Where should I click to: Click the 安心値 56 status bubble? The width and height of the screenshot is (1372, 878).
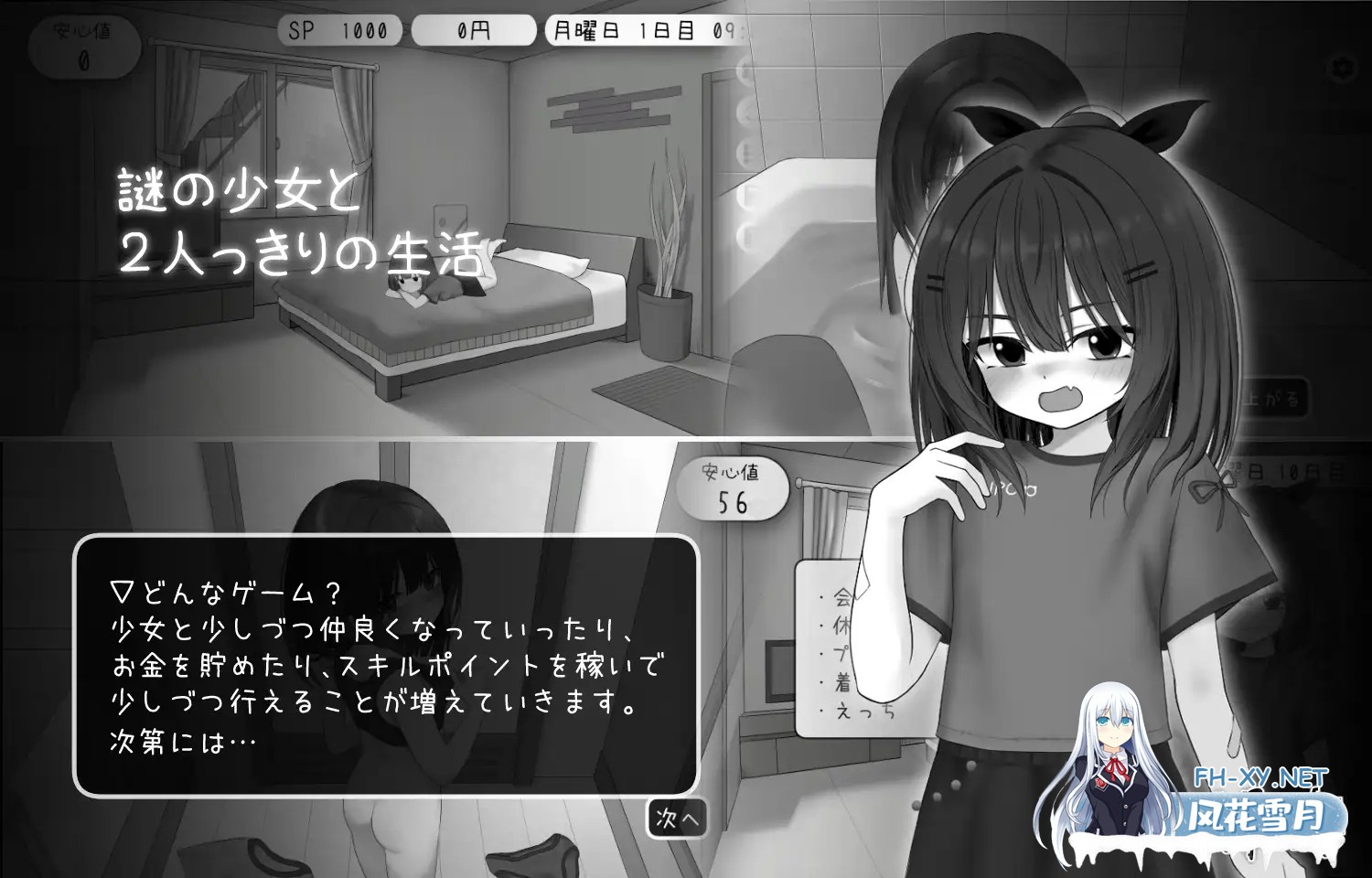pos(734,487)
